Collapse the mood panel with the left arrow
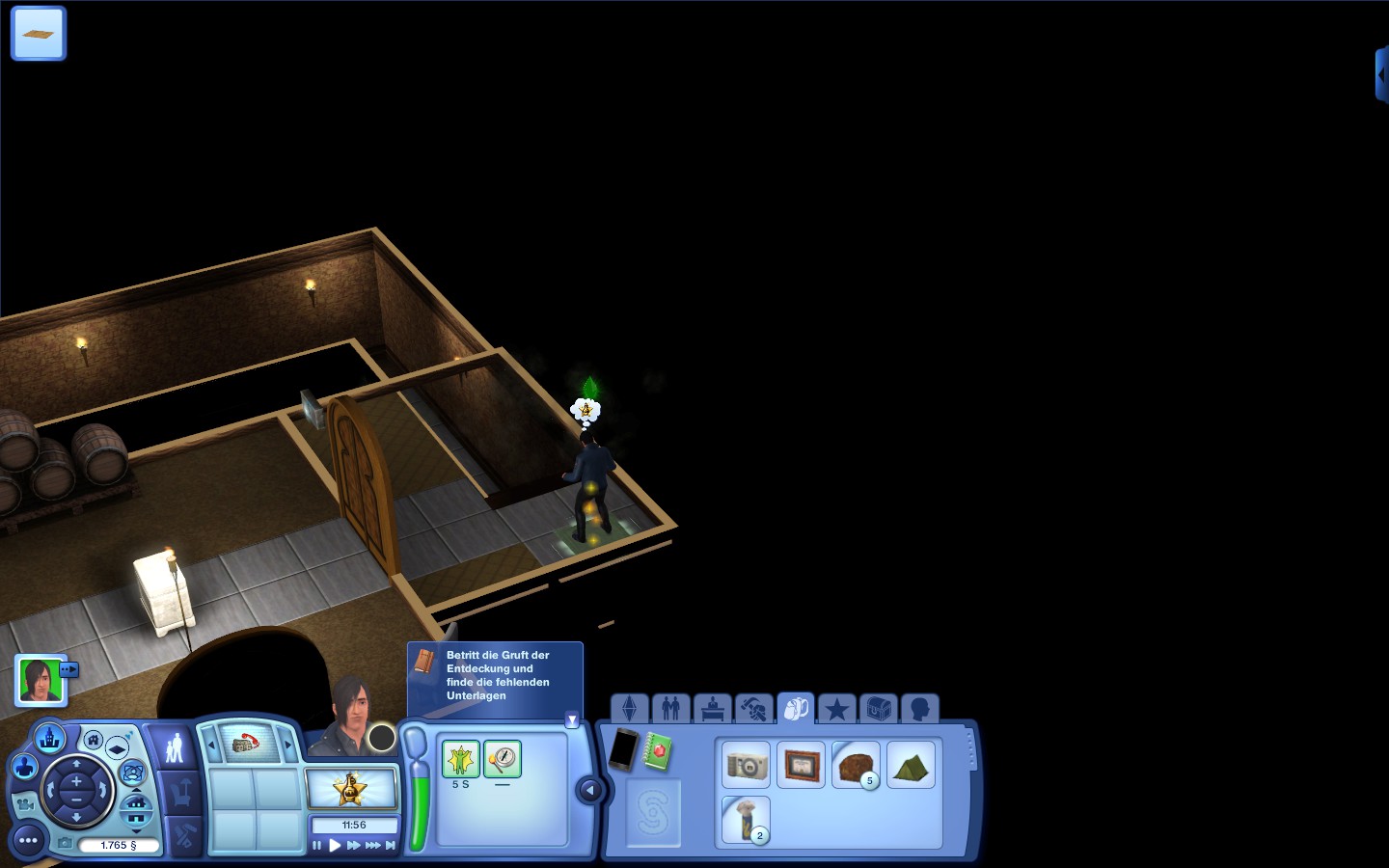This screenshot has width=1389, height=868. pos(589,791)
